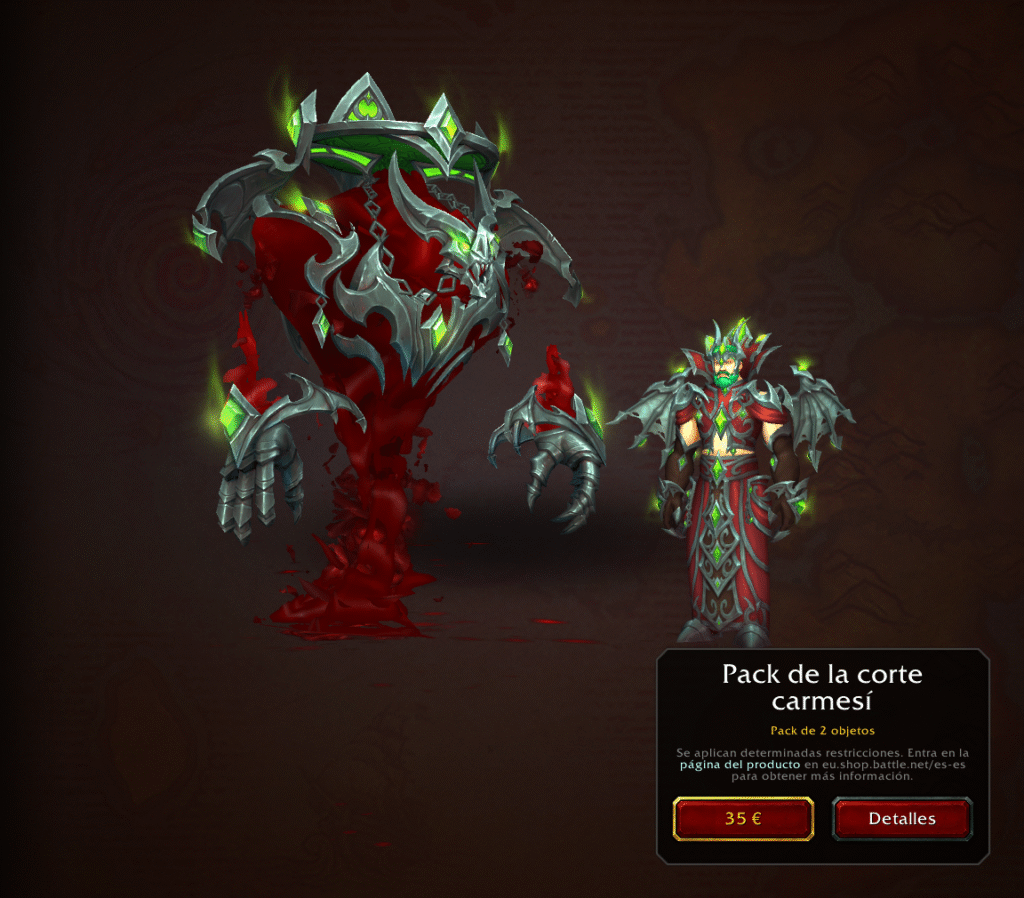
Task: Buy the pack with the 35 € button
Action: coord(743,818)
